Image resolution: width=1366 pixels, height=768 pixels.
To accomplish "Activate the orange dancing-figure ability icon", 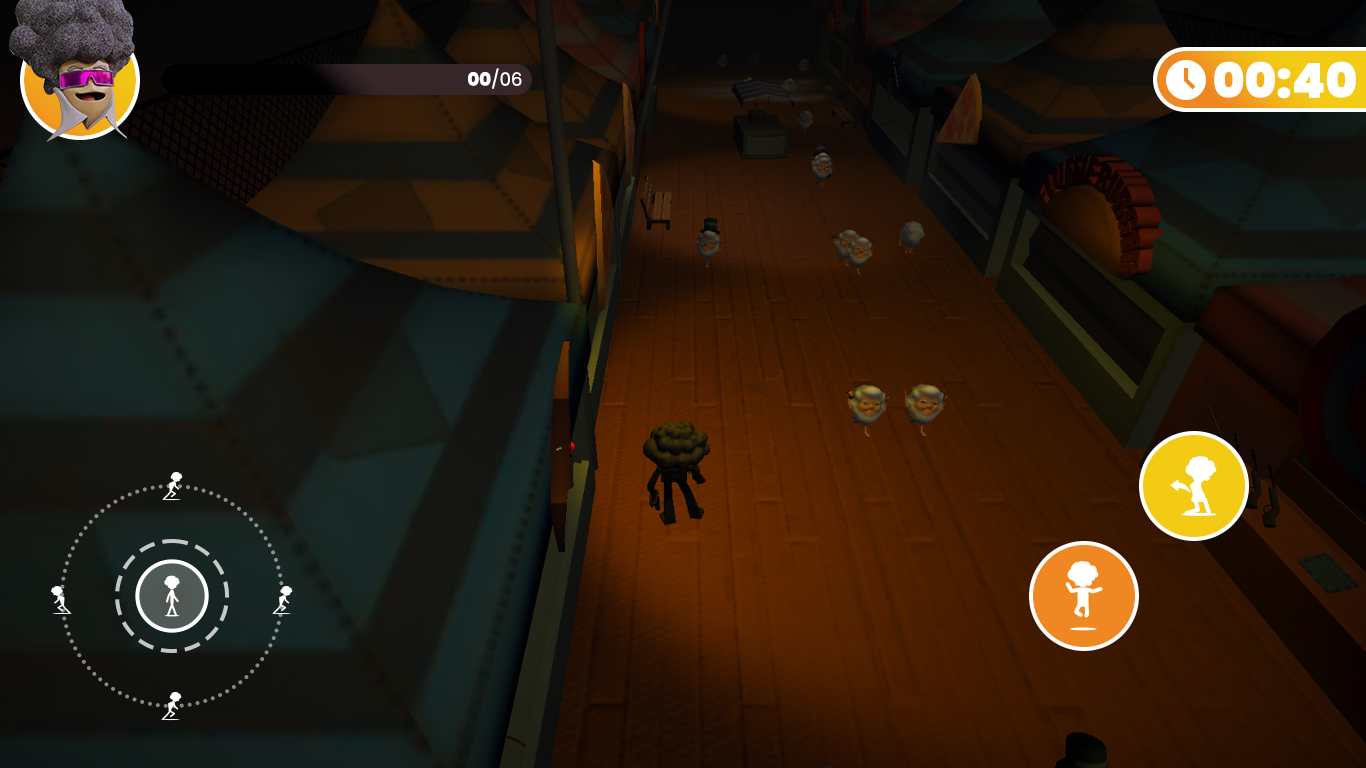I will click(1084, 595).
